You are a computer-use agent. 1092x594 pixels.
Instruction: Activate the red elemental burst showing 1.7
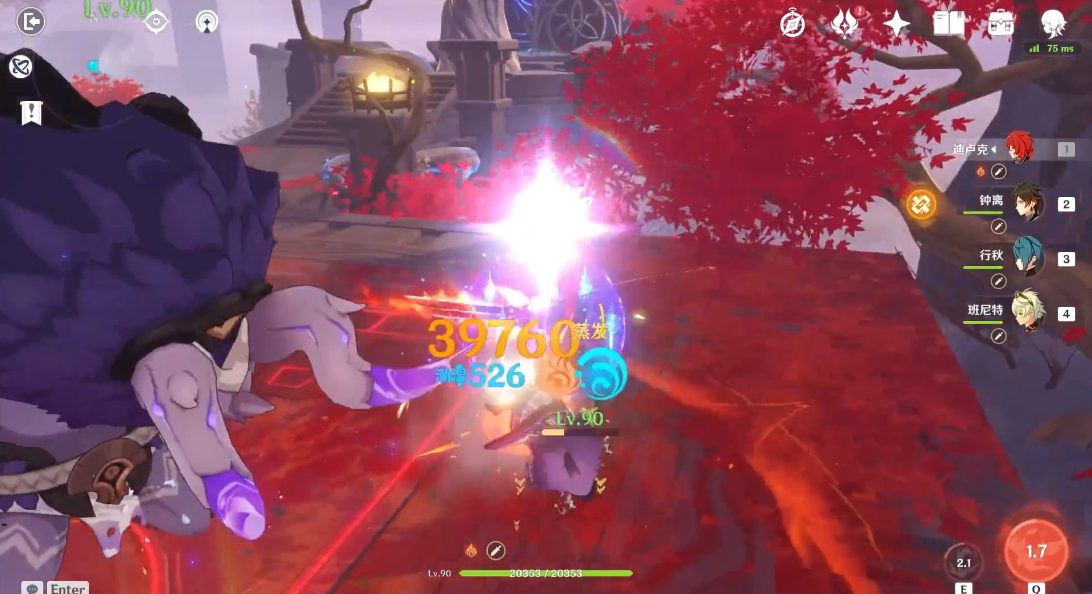(x=1036, y=551)
